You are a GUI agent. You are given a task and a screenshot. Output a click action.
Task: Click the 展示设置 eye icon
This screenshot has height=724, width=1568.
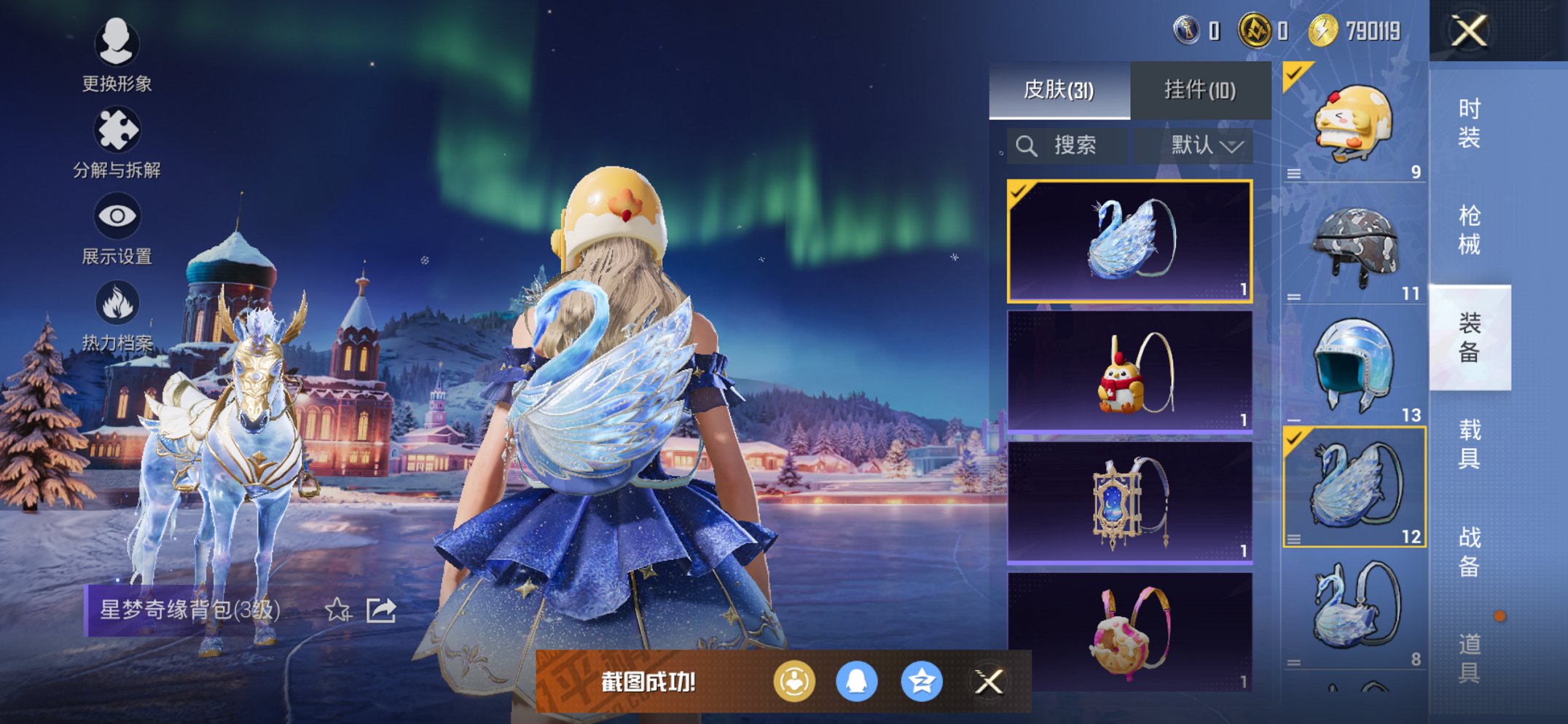click(x=119, y=217)
